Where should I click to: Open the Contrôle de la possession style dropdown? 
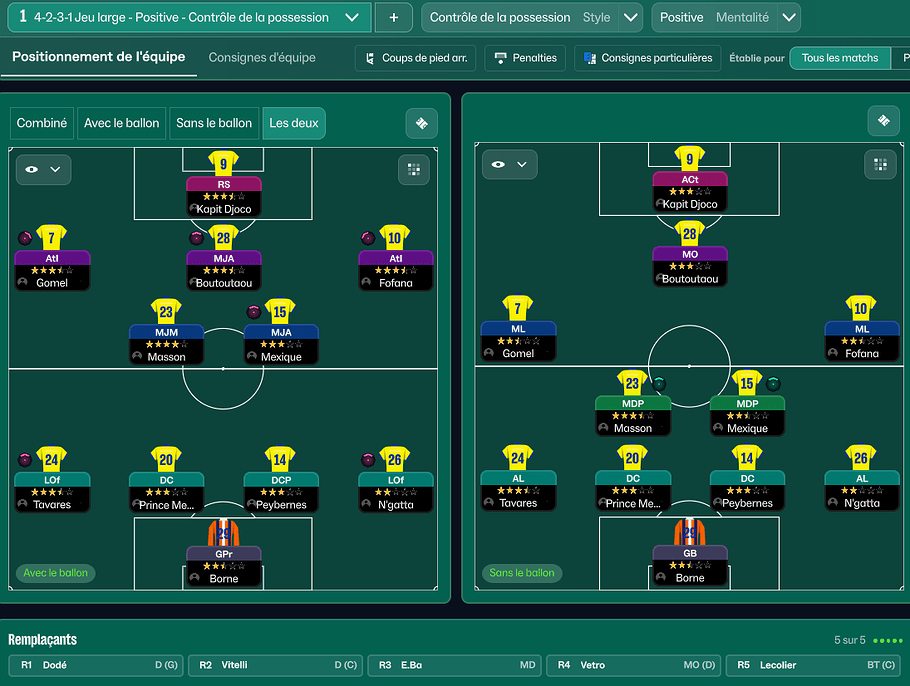[630, 17]
